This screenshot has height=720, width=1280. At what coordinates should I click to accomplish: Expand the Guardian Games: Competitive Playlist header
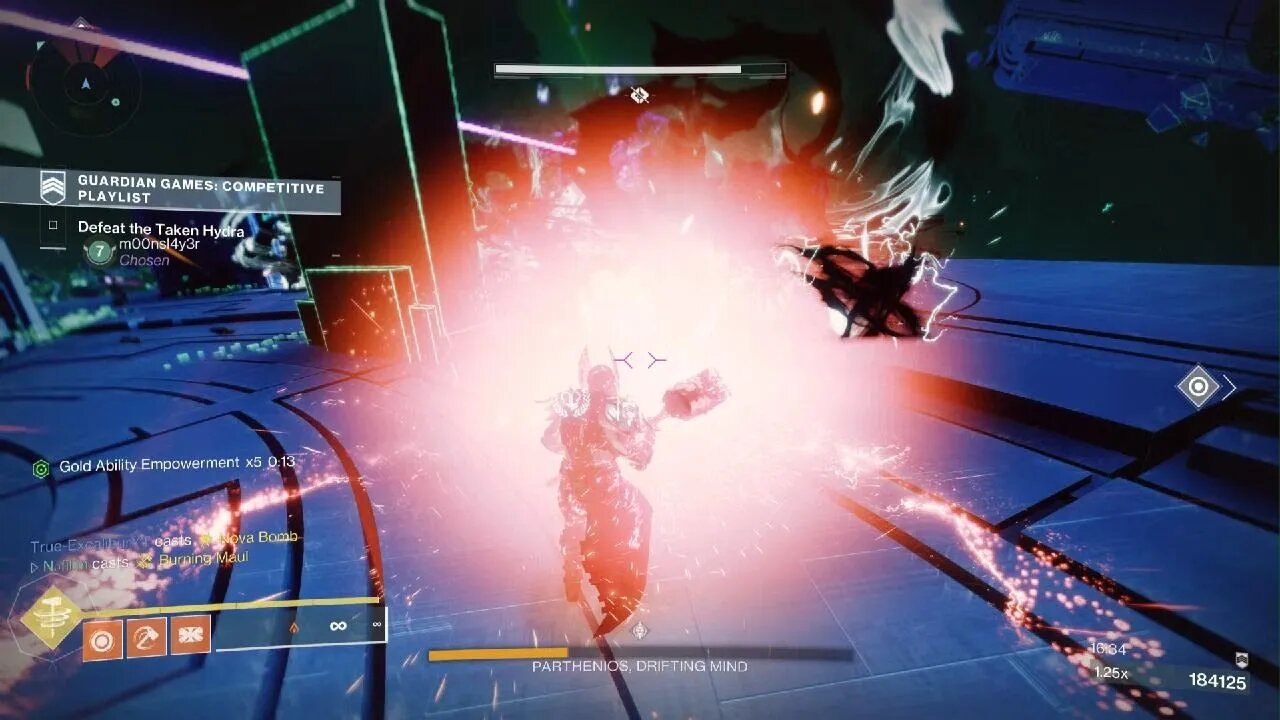(200, 187)
